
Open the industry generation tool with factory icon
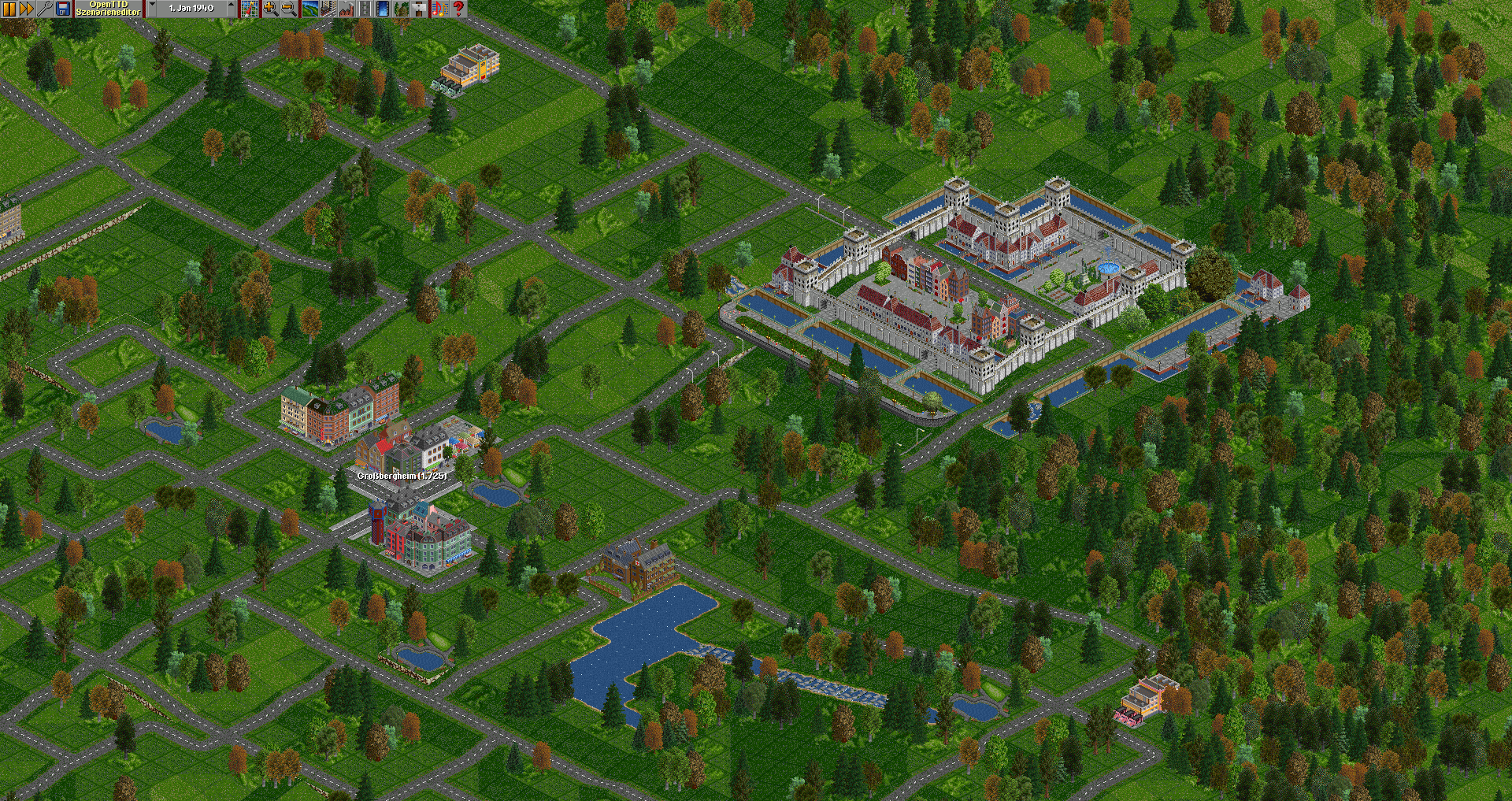pos(346,9)
